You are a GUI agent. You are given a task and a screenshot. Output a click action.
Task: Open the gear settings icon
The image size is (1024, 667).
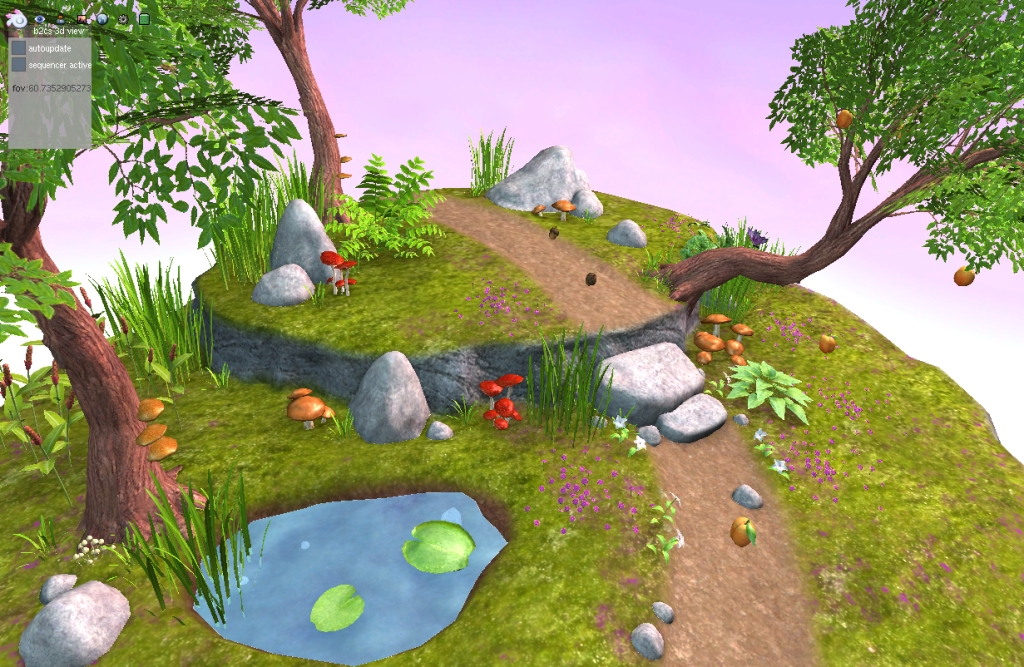123,18
